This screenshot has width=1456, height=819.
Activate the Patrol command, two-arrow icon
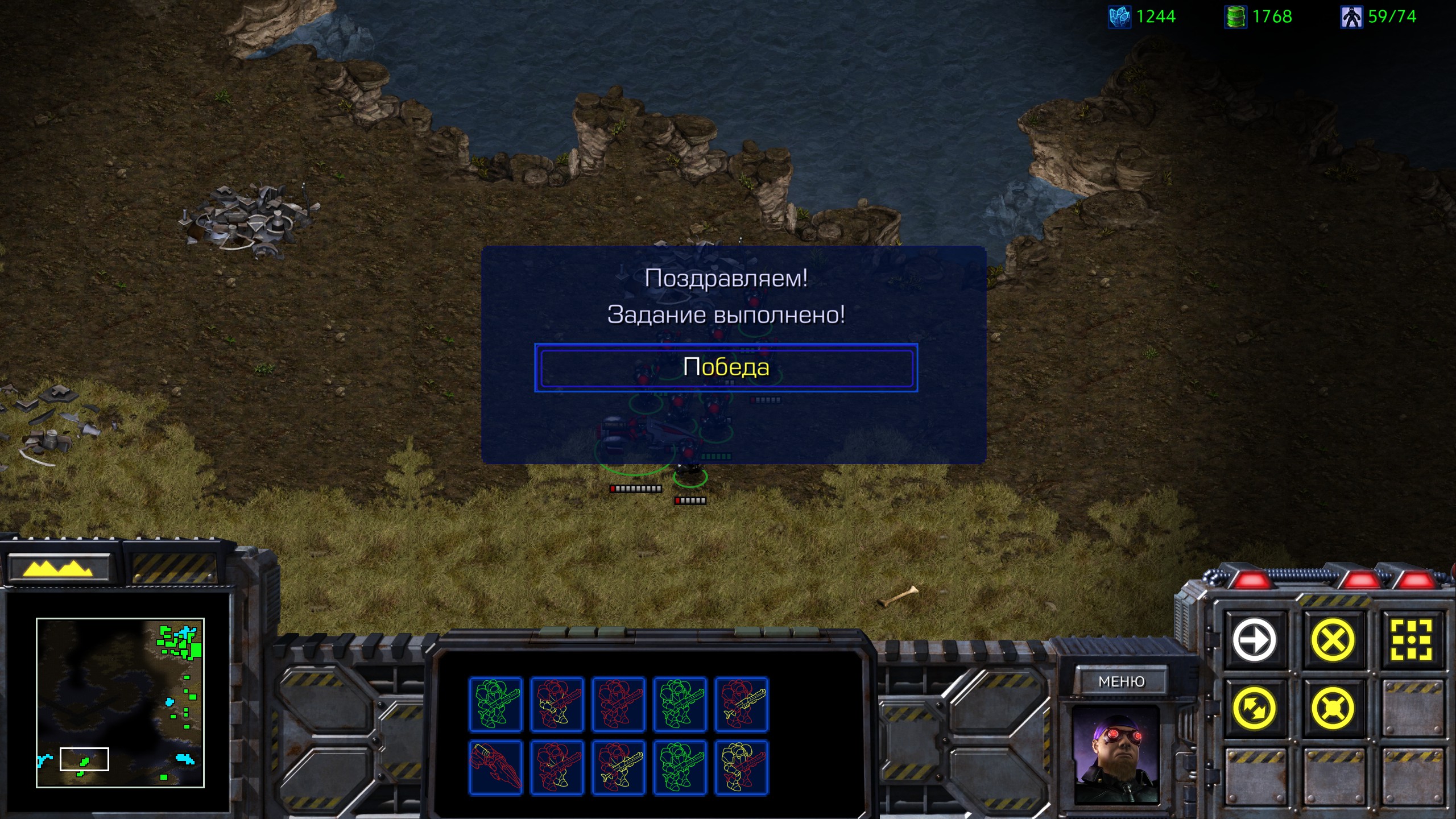click(x=1254, y=709)
